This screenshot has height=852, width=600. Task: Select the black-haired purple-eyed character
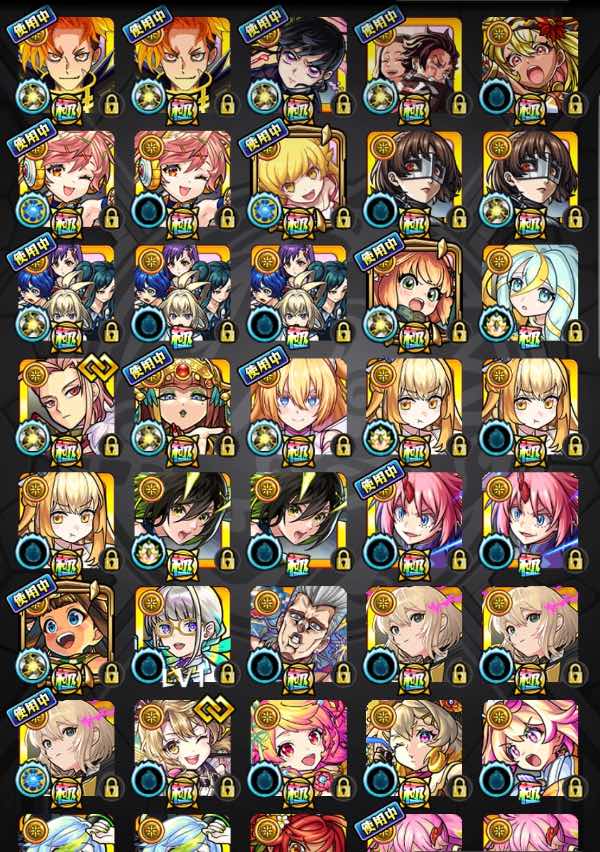(x=298, y=62)
